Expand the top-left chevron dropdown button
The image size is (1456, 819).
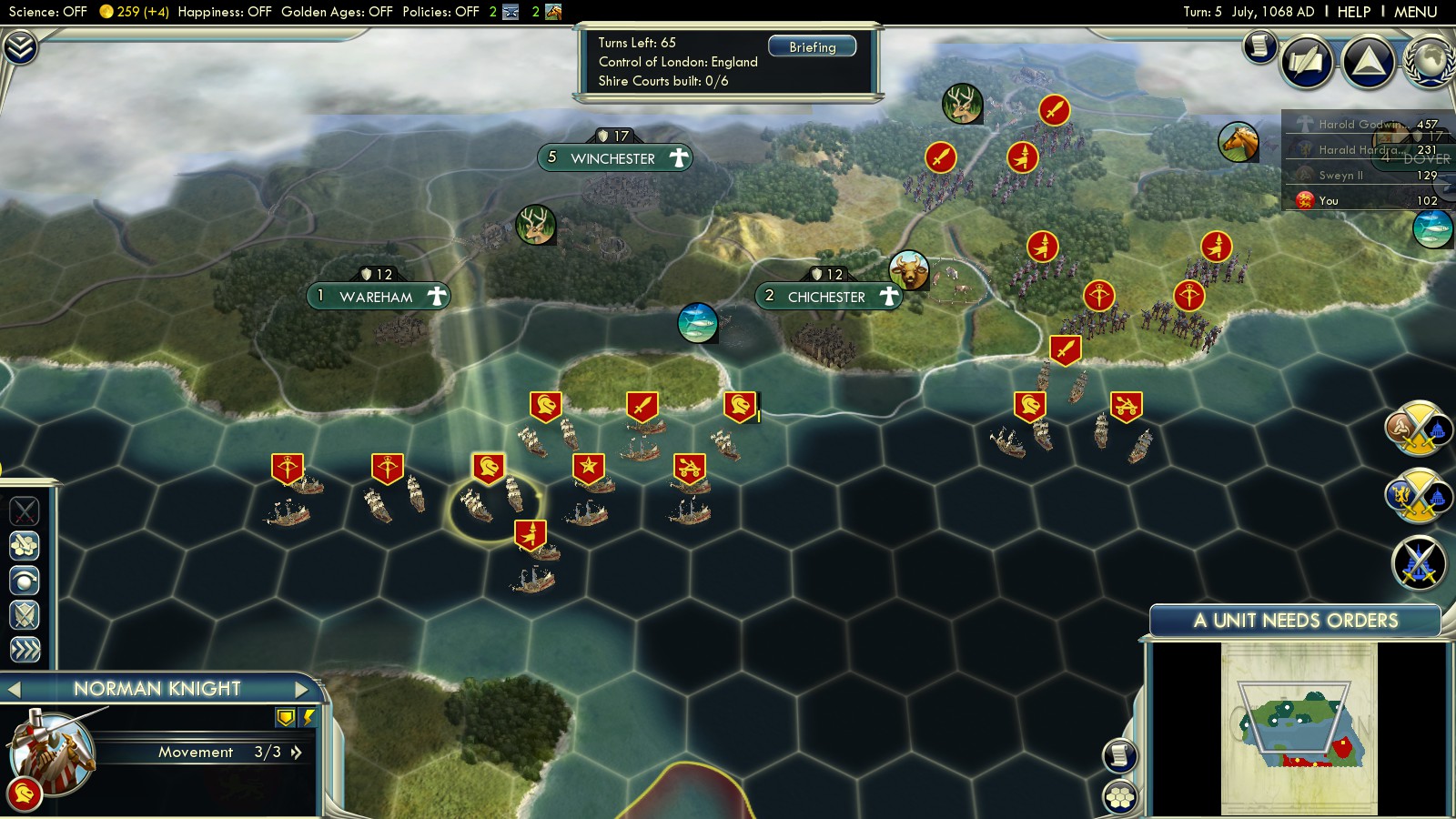[x=20, y=46]
